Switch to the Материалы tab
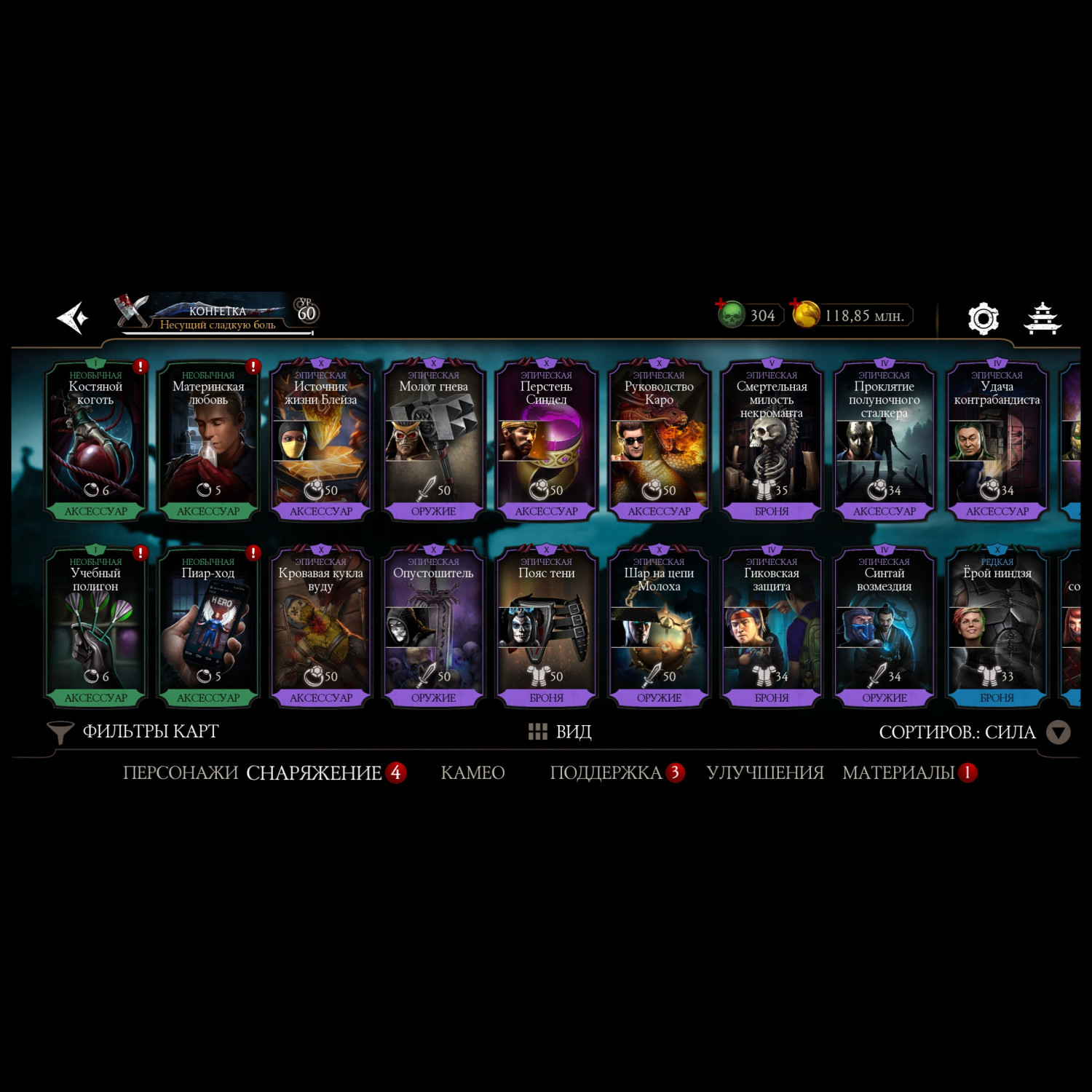The image size is (1092, 1092). 898,772
